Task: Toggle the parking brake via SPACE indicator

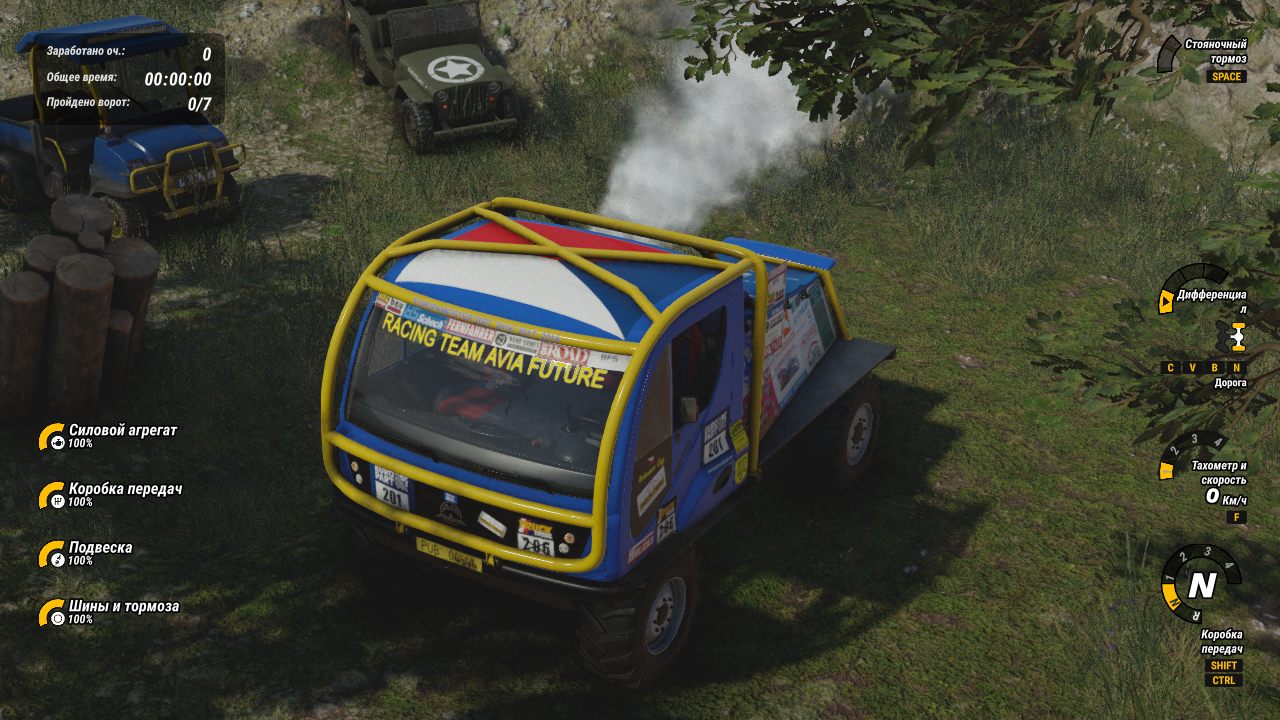Action: click(1227, 75)
